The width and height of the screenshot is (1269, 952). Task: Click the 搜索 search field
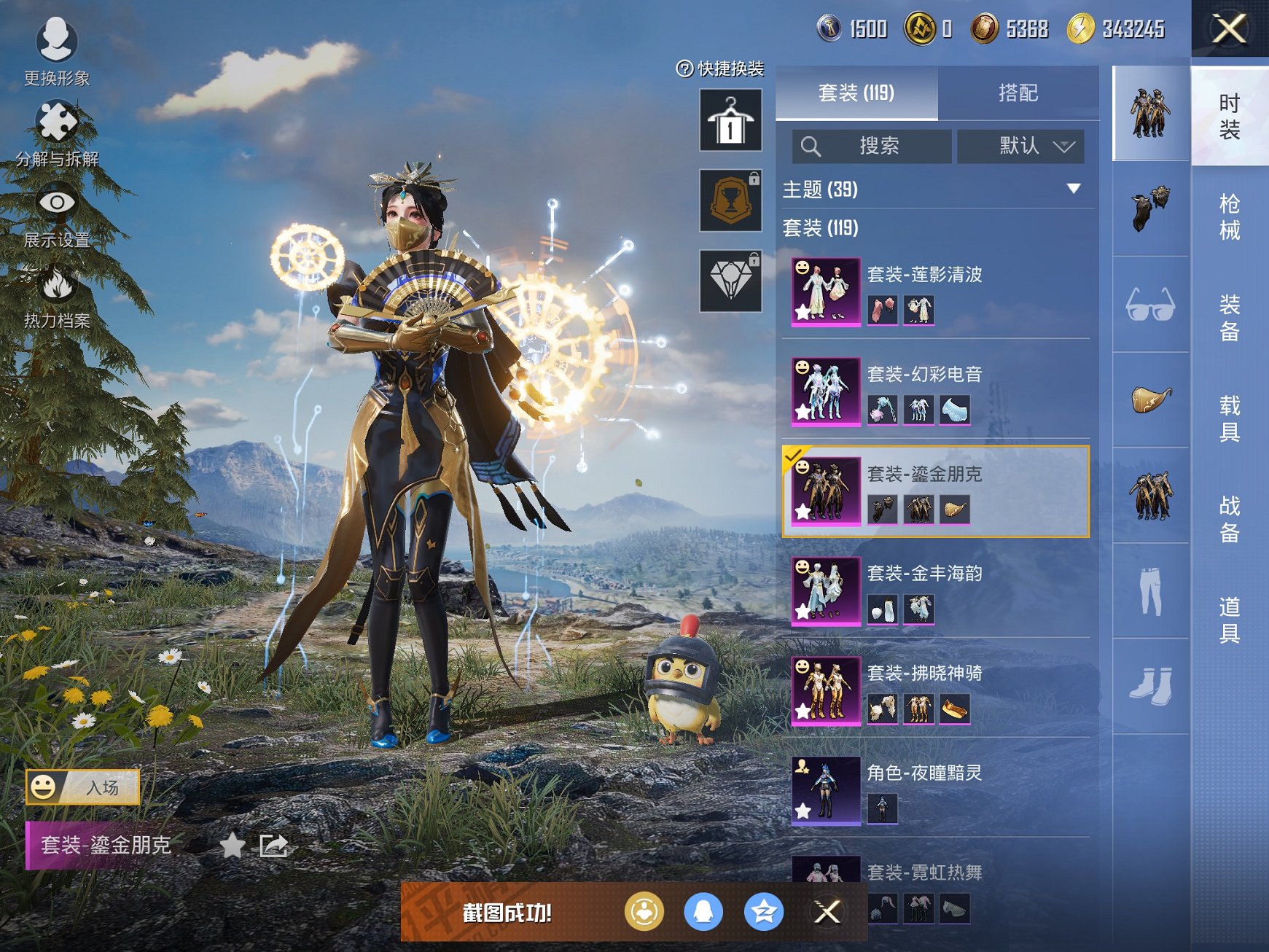tap(872, 147)
